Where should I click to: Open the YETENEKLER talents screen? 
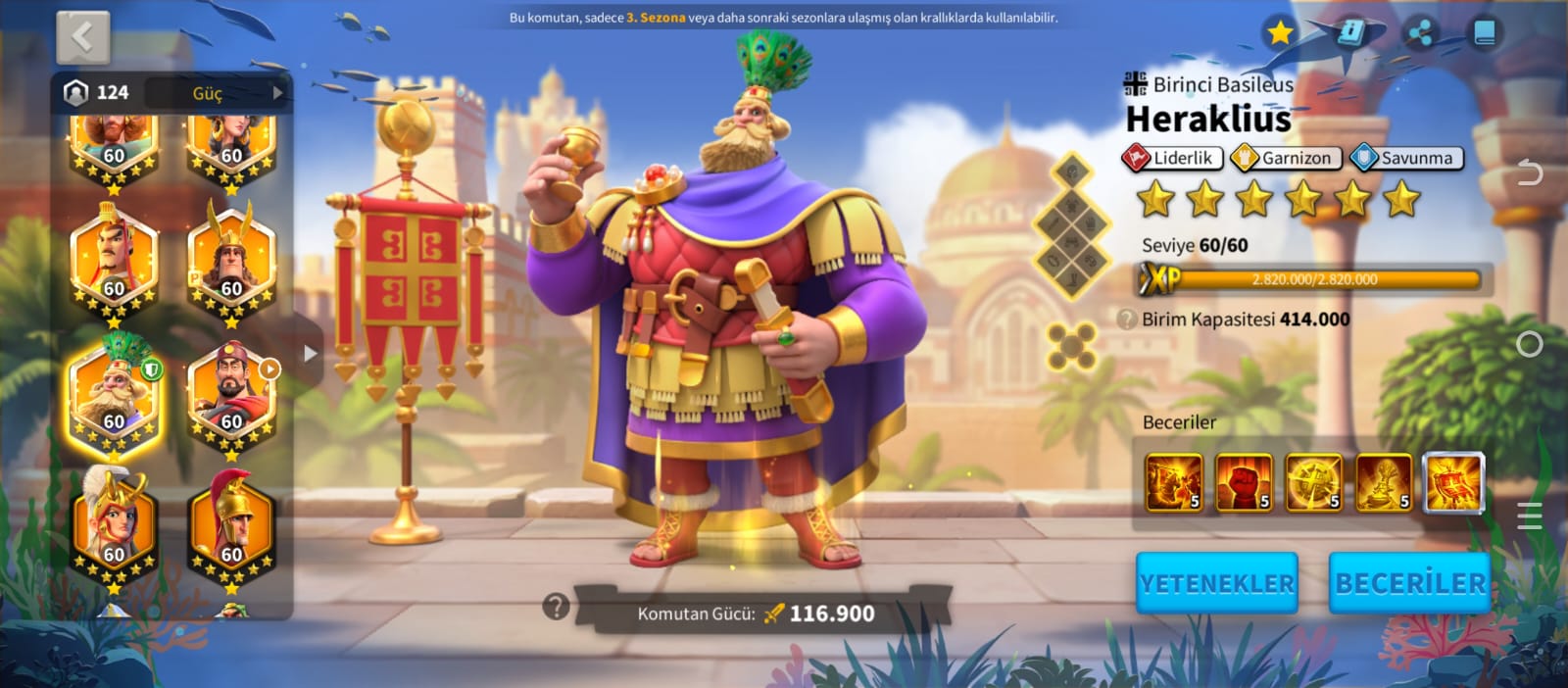click(1216, 583)
